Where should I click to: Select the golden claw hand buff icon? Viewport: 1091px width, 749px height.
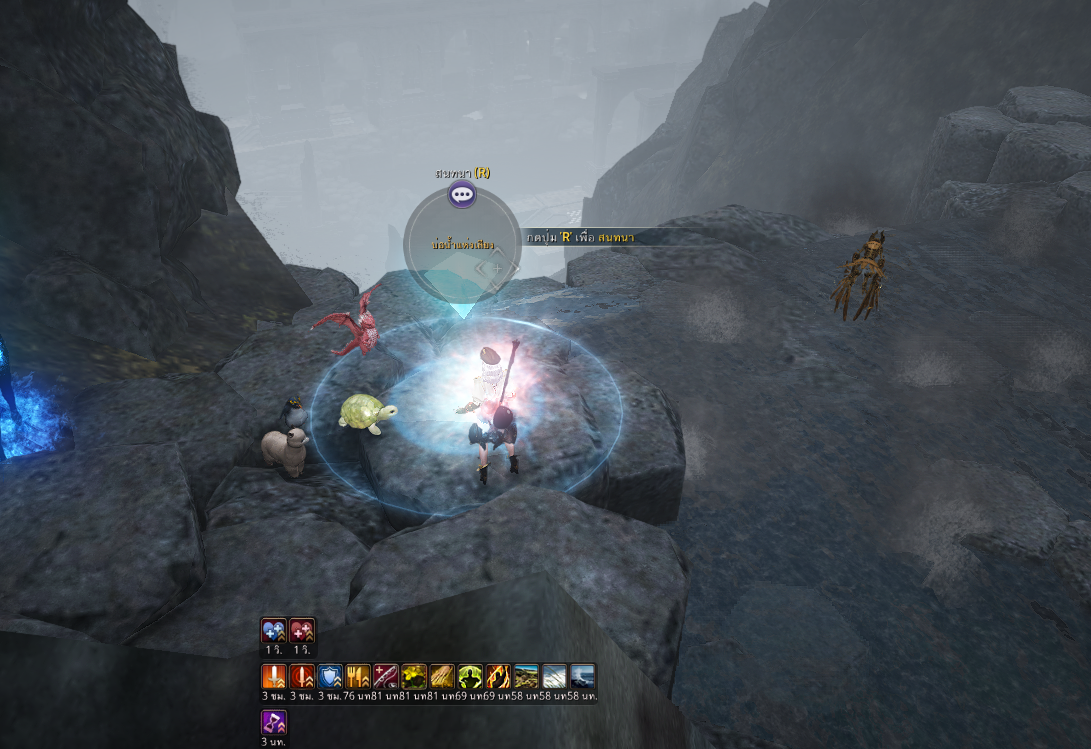442,677
